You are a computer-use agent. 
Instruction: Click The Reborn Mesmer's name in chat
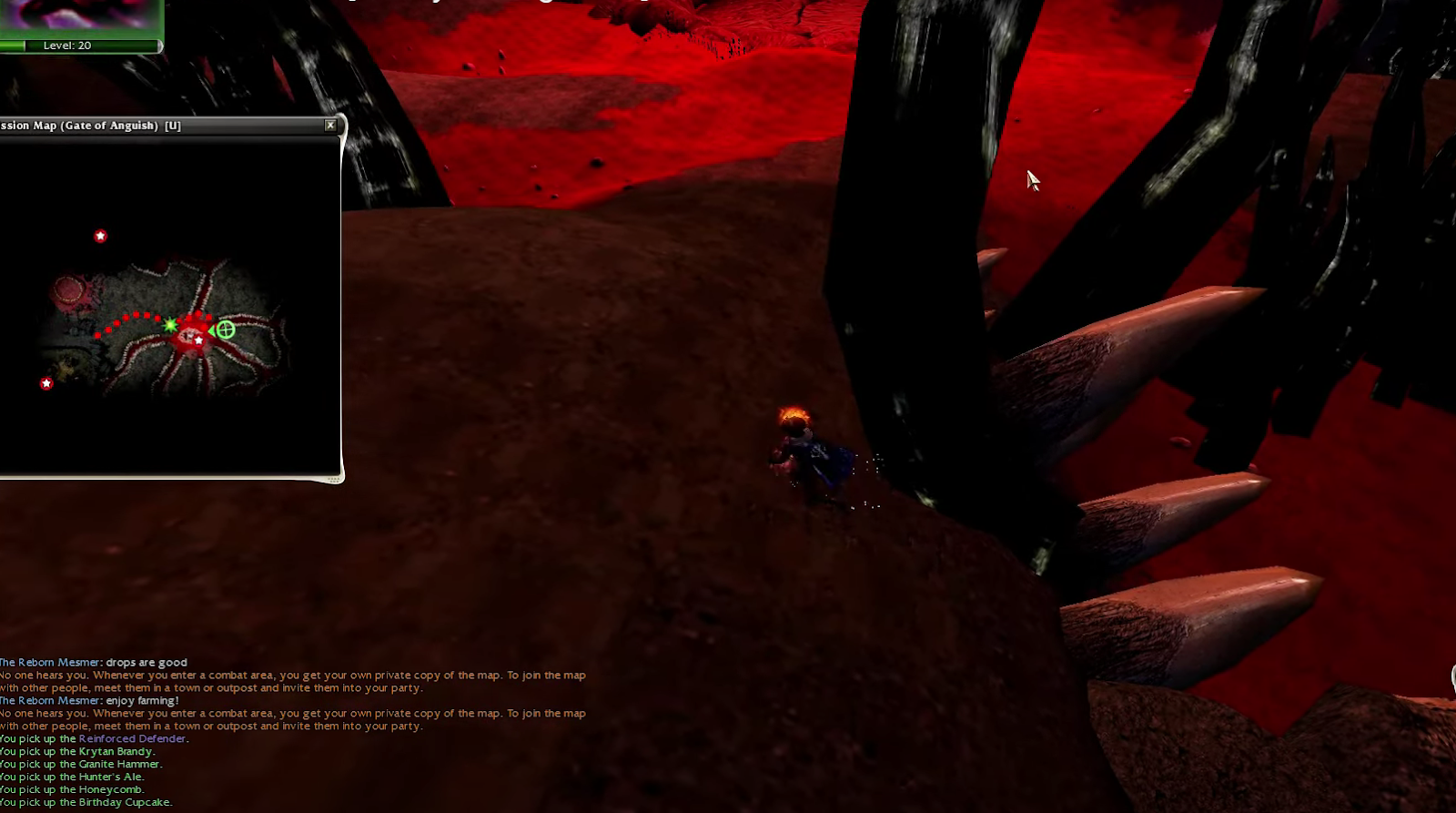pyautogui.click(x=49, y=662)
